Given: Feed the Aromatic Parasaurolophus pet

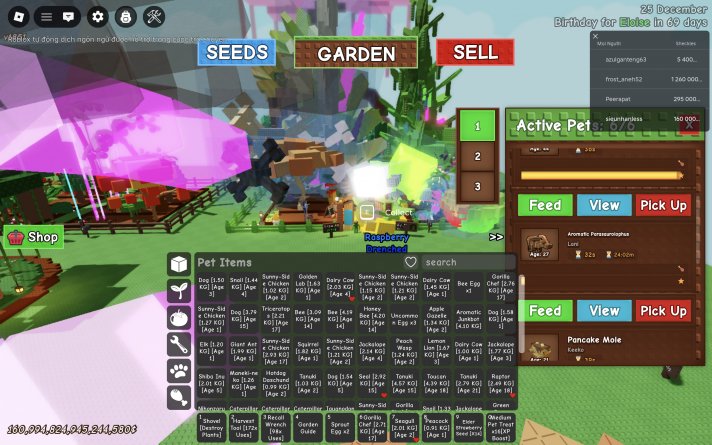Looking at the screenshot, I should [x=545, y=311].
